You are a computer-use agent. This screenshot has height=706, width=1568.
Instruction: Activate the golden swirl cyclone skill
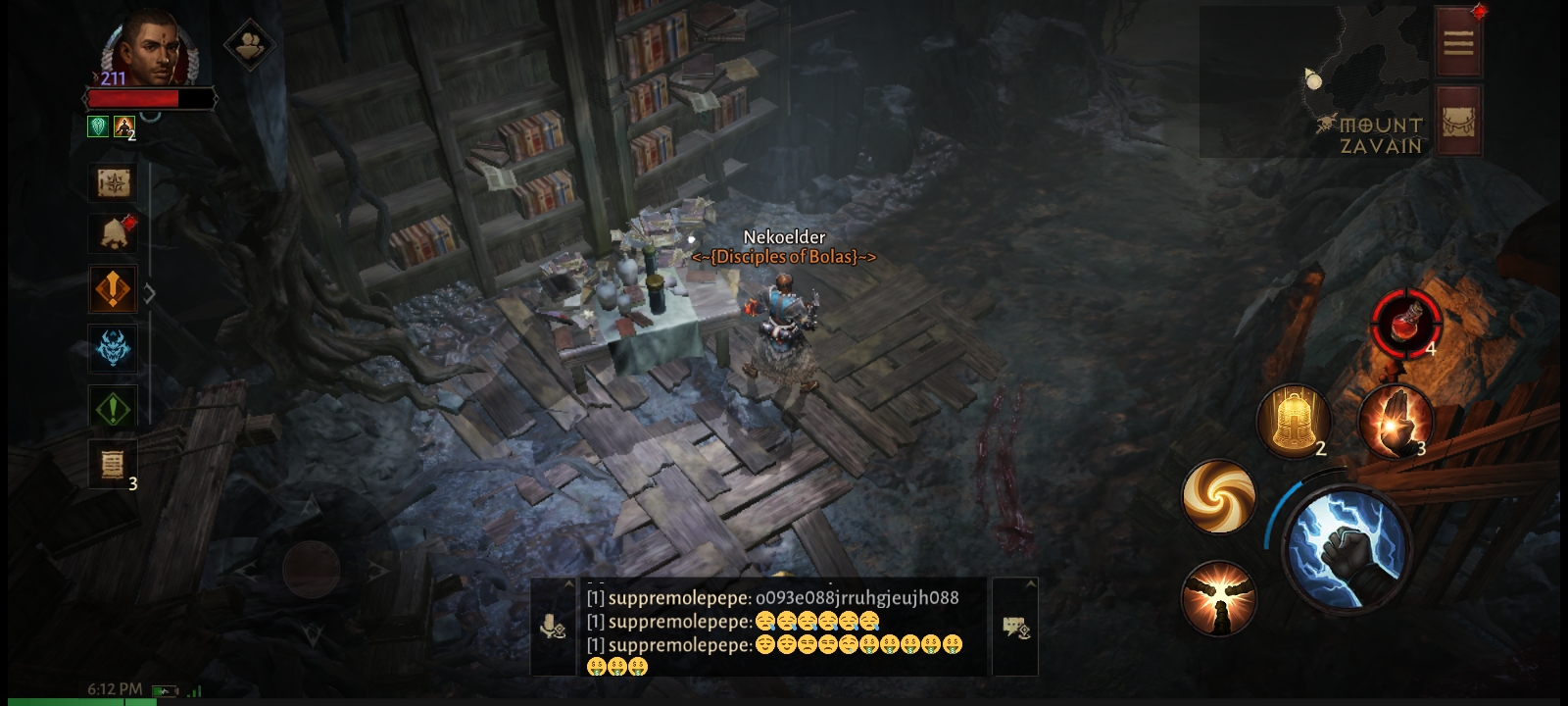(x=1219, y=496)
